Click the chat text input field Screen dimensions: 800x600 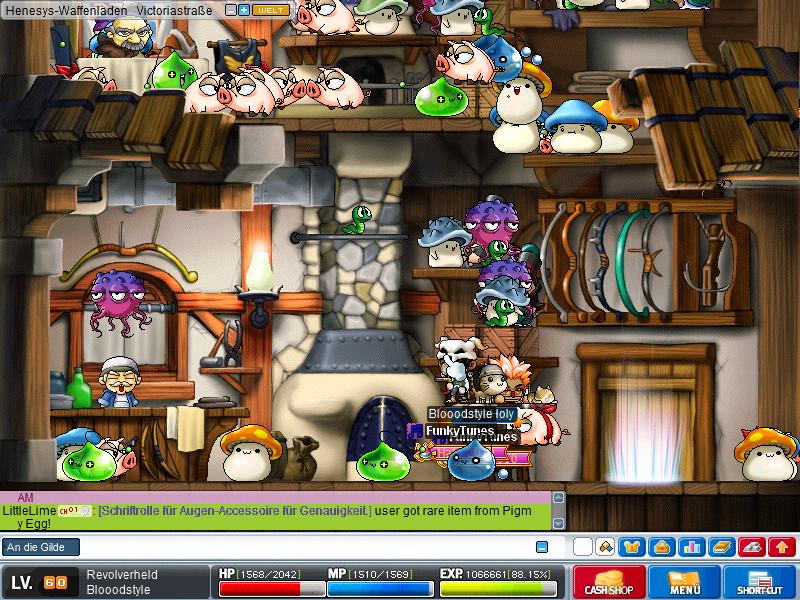(x=300, y=547)
